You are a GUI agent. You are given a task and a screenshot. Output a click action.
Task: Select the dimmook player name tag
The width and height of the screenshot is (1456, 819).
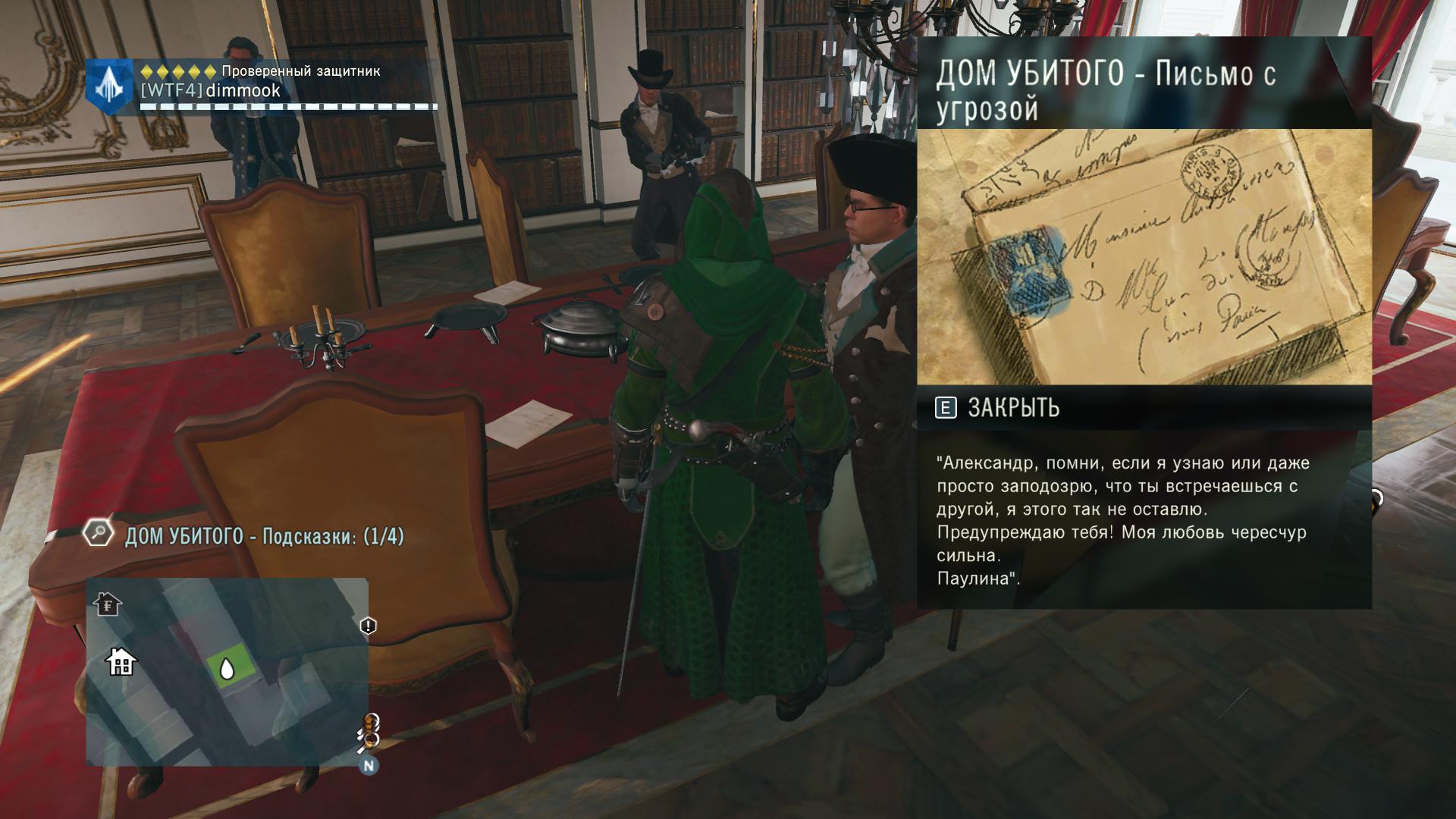[x=211, y=91]
